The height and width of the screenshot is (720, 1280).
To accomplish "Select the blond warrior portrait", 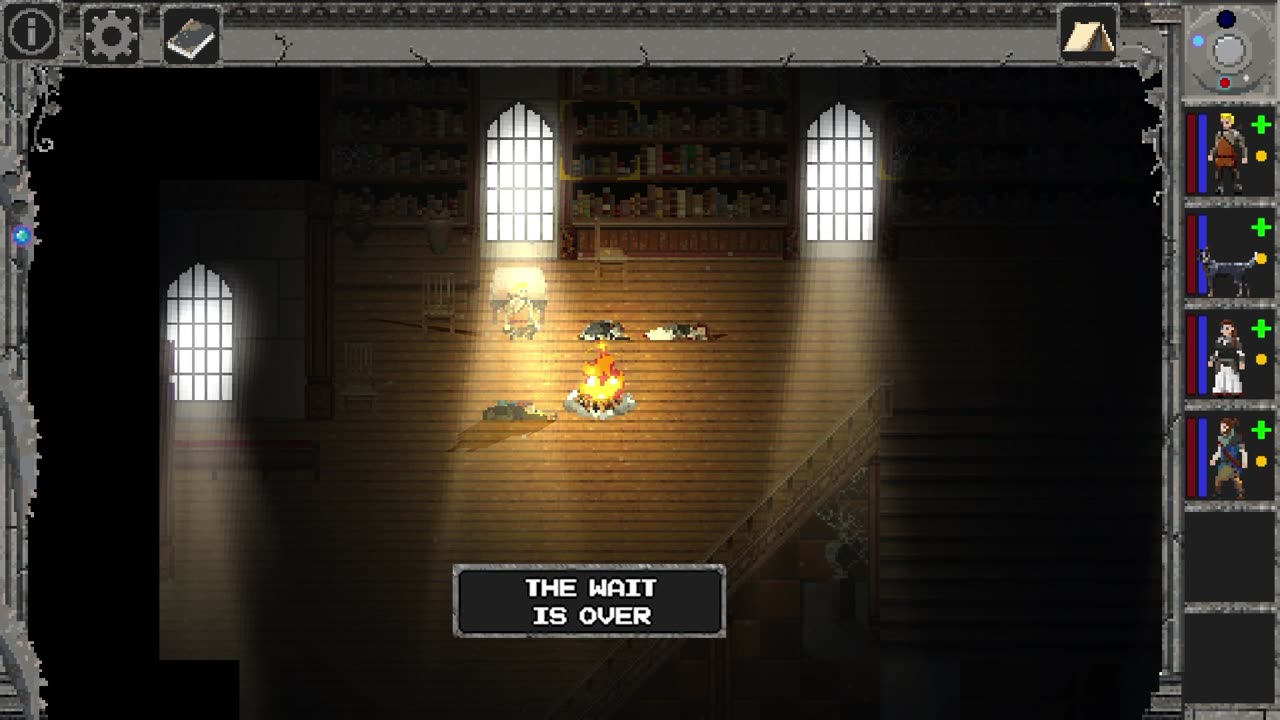I will (x=1229, y=154).
